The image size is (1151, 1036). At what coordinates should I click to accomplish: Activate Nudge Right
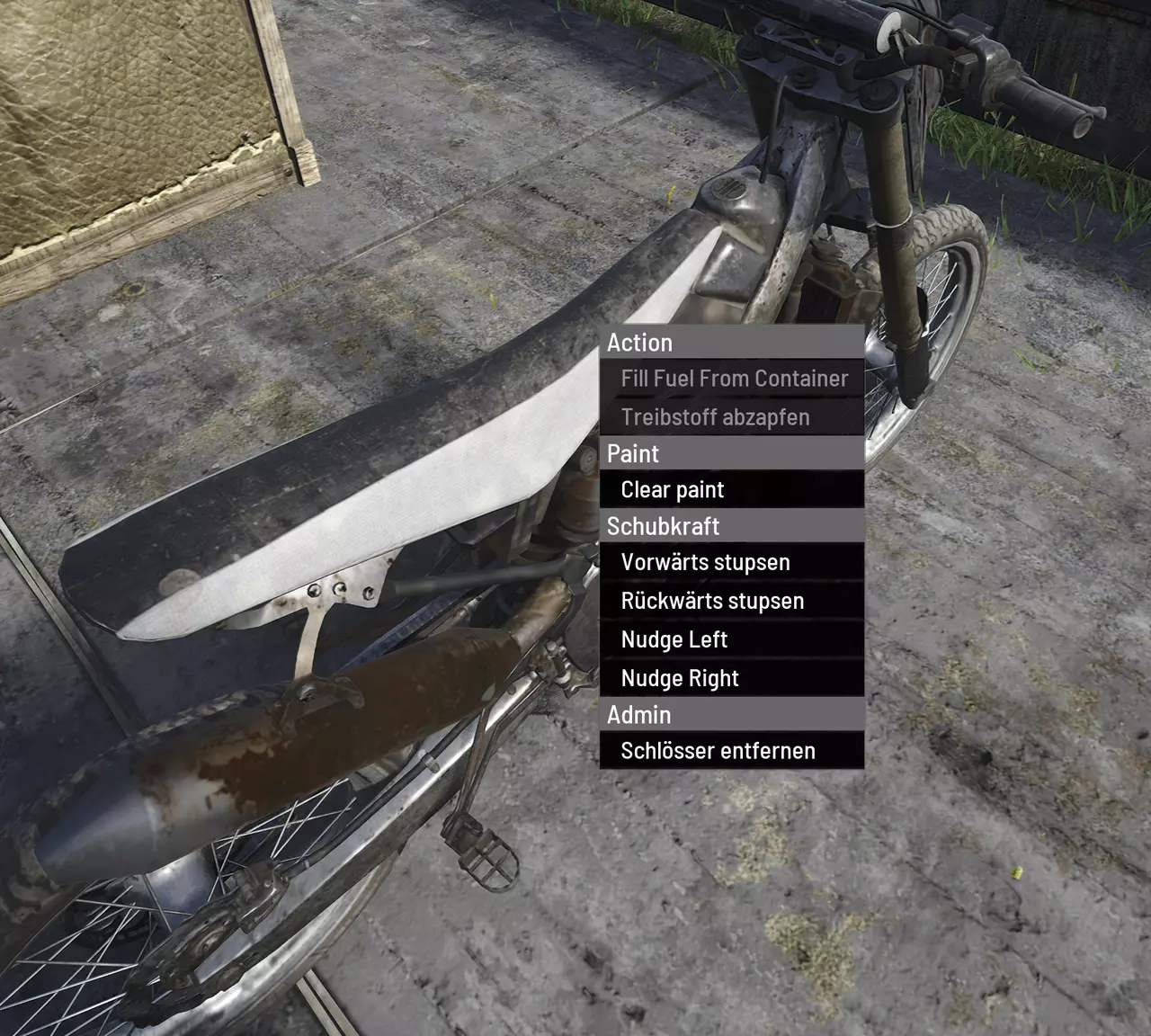pyautogui.click(x=680, y=678)
